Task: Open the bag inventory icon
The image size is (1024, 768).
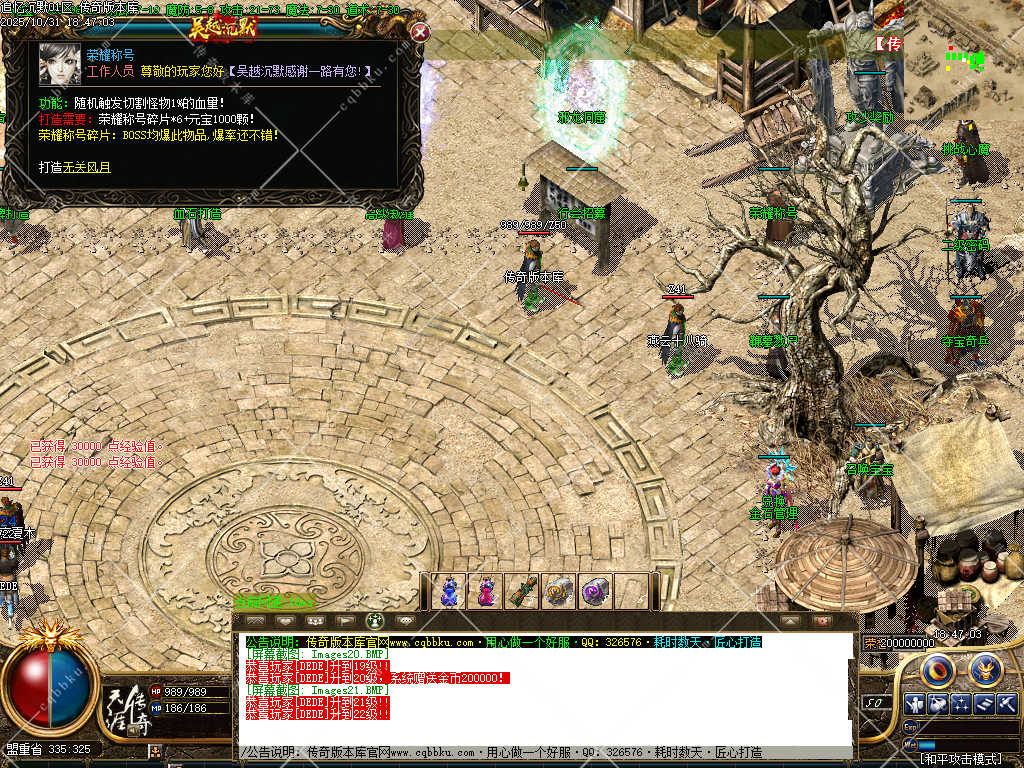Action: 937,703
